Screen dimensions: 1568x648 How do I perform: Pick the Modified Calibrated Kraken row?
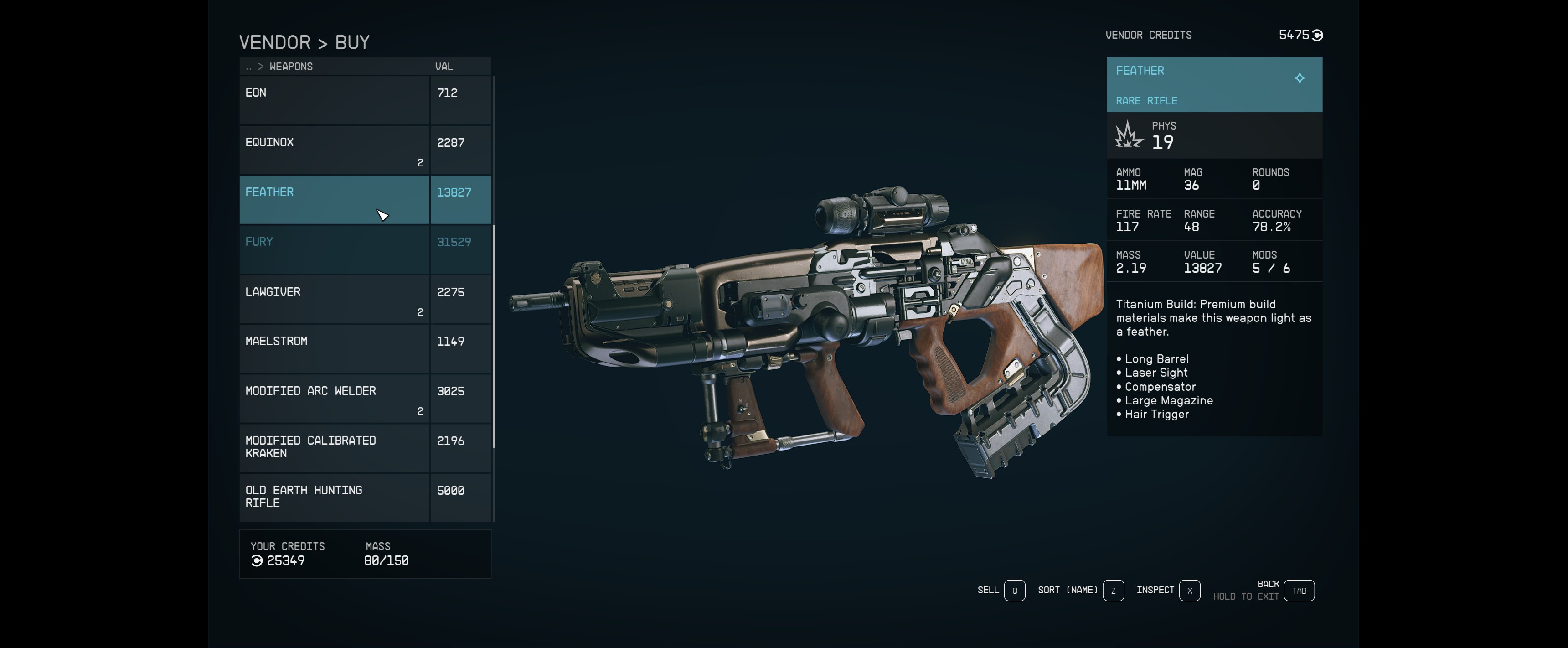(x=334, y=448)
